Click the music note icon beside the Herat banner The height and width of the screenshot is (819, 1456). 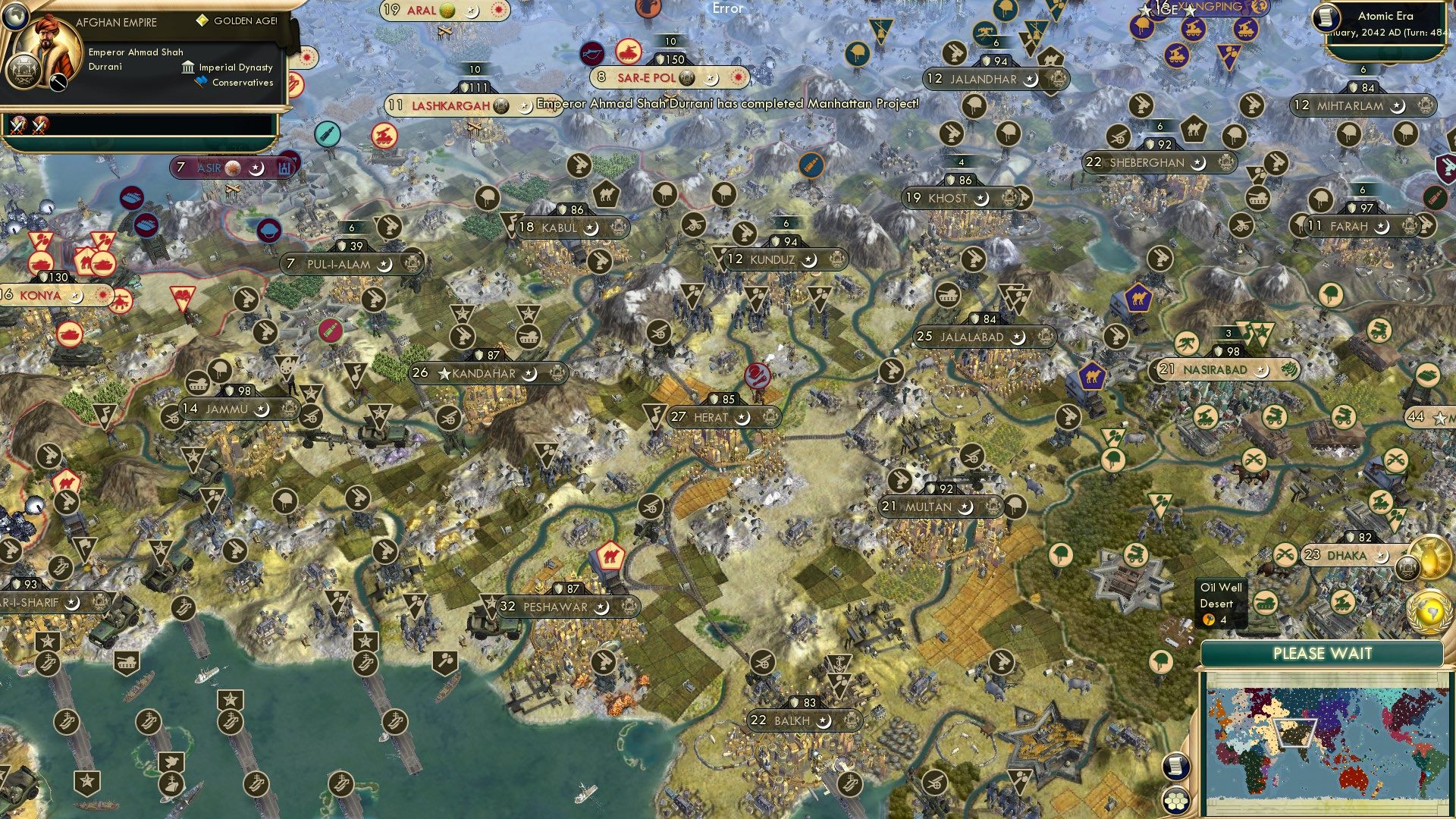657,416
